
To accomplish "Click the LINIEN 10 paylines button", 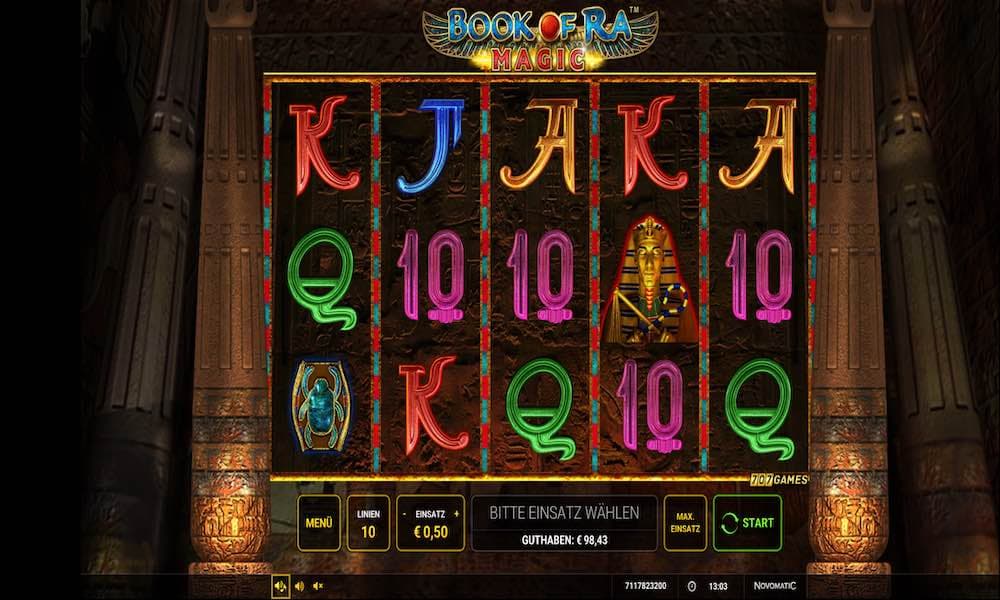I will click(x=368, y=522).
